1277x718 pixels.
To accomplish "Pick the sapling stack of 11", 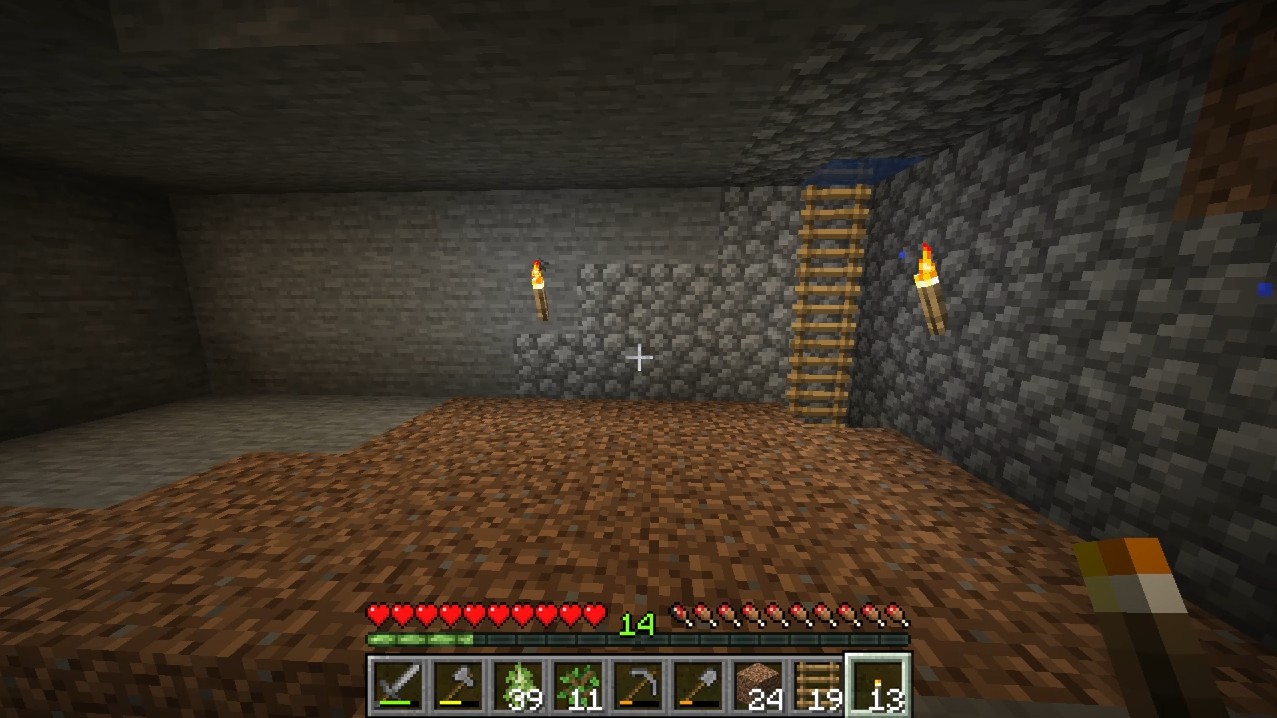I will point(578,686).
